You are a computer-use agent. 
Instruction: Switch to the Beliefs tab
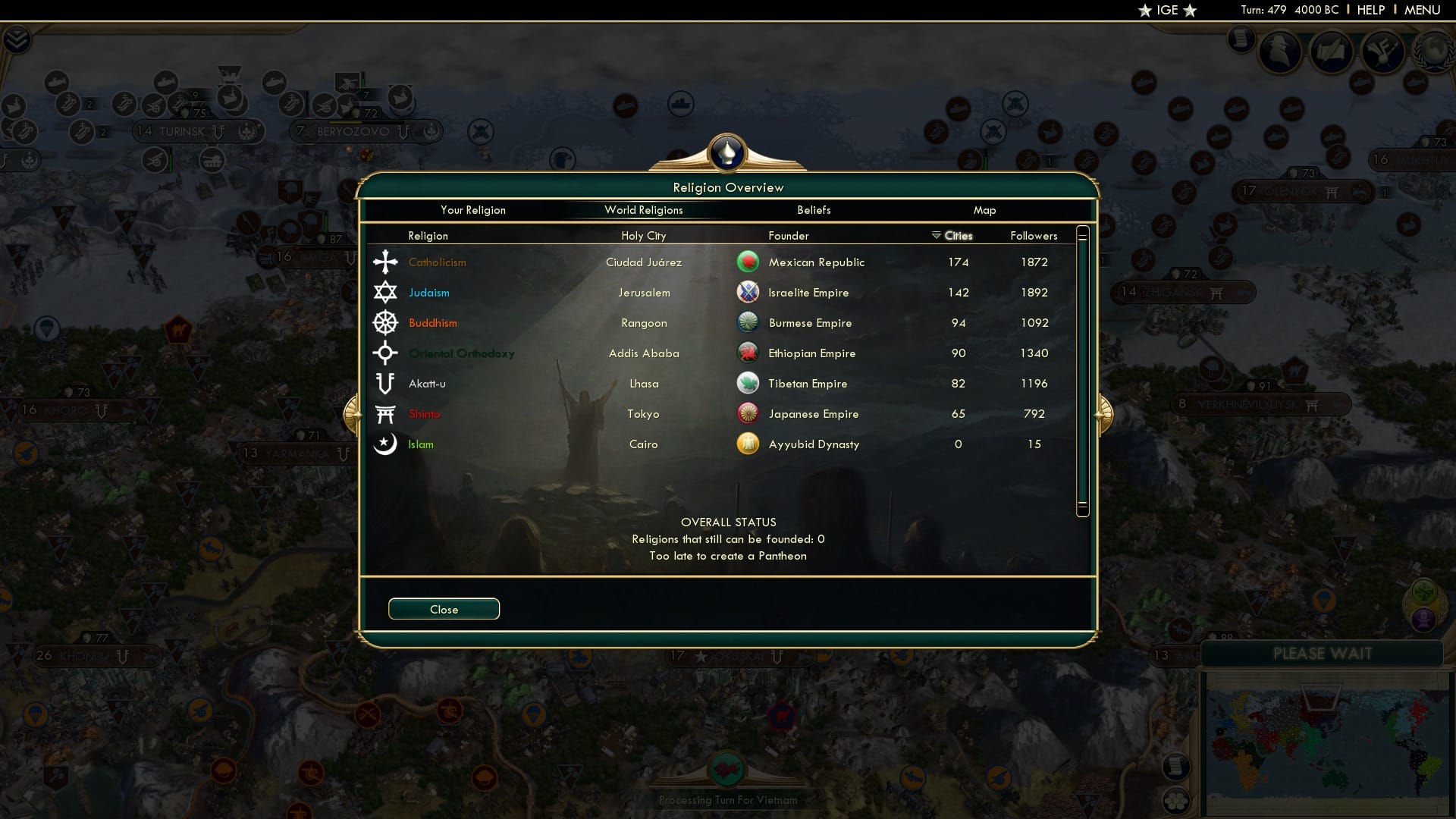pyautogui.click(x=814, y=210)
